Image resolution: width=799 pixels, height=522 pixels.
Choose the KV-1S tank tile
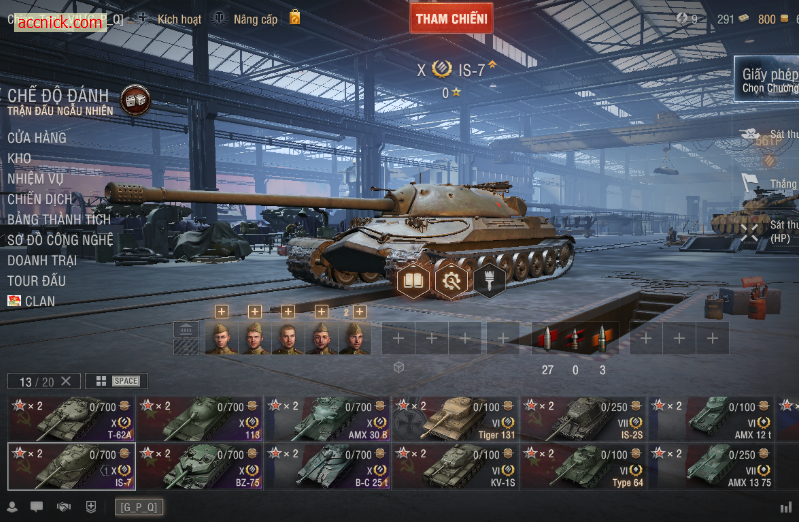pyautogui.click(x=455, y=466)
